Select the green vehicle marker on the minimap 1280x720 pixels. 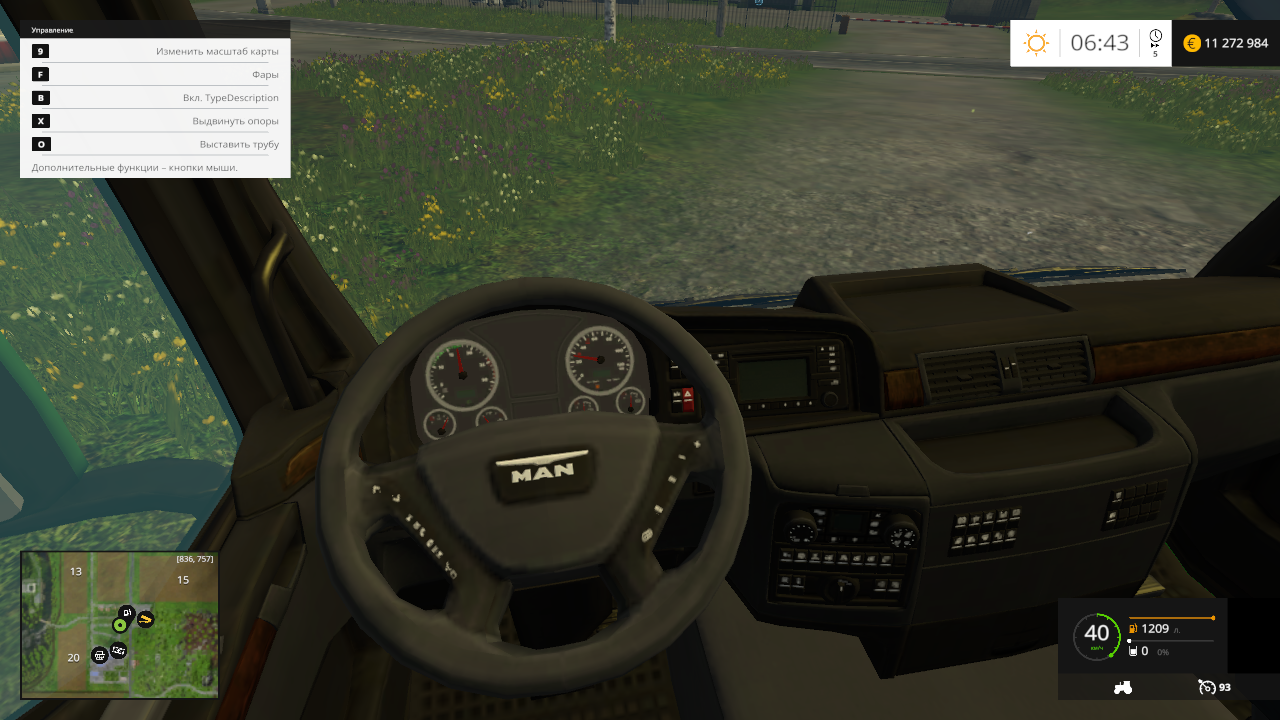(120, 624)
